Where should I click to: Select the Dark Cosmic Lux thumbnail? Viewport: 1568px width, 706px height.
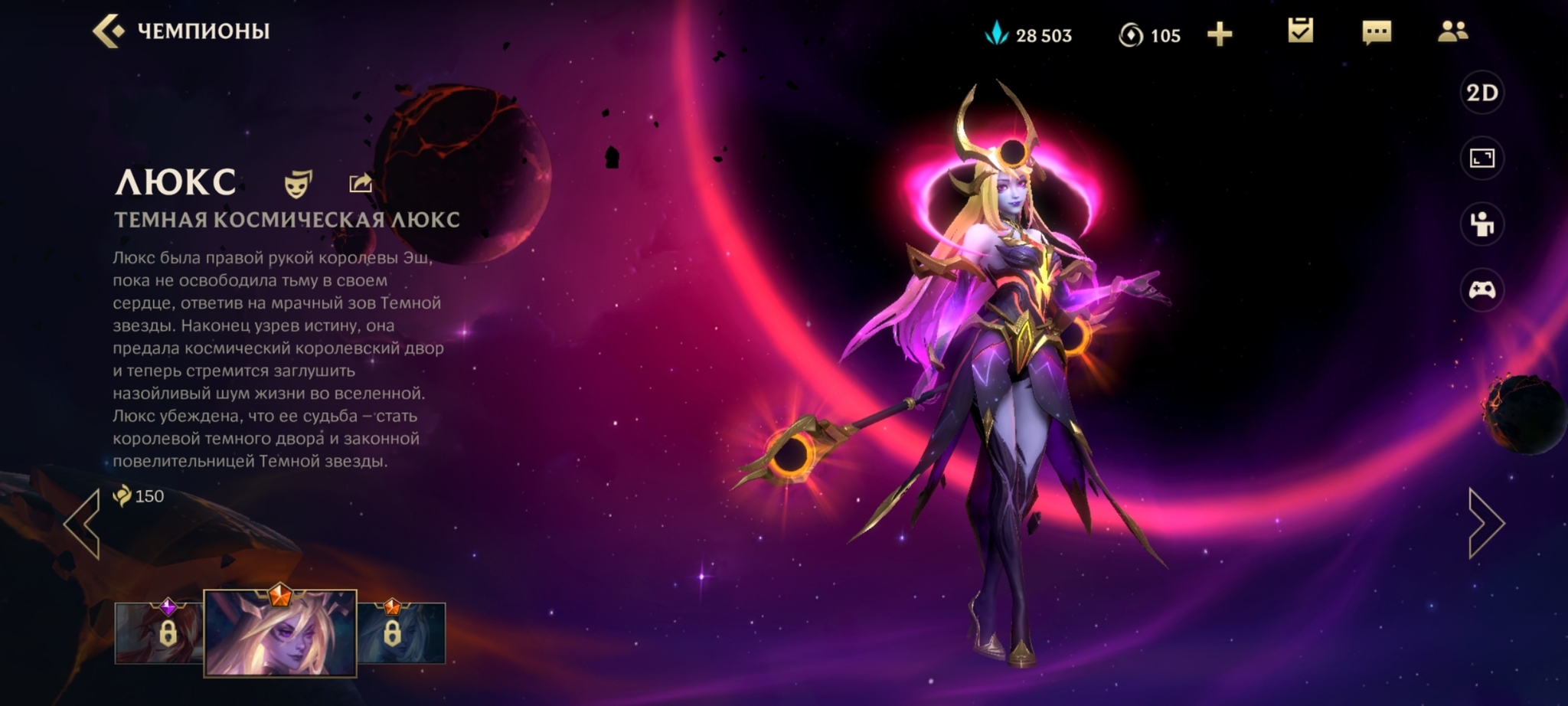(x=280, y=633)
